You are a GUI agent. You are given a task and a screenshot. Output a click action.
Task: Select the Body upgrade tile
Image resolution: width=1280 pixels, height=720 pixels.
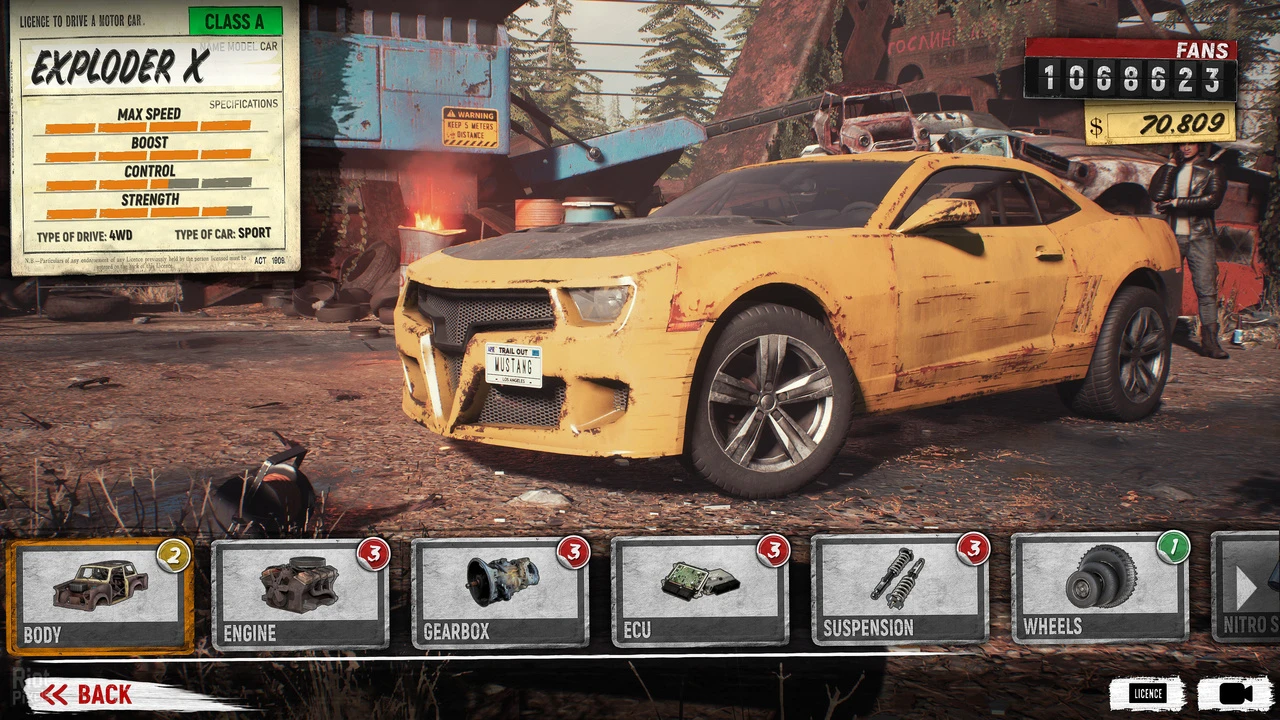(x=100, y=596)
